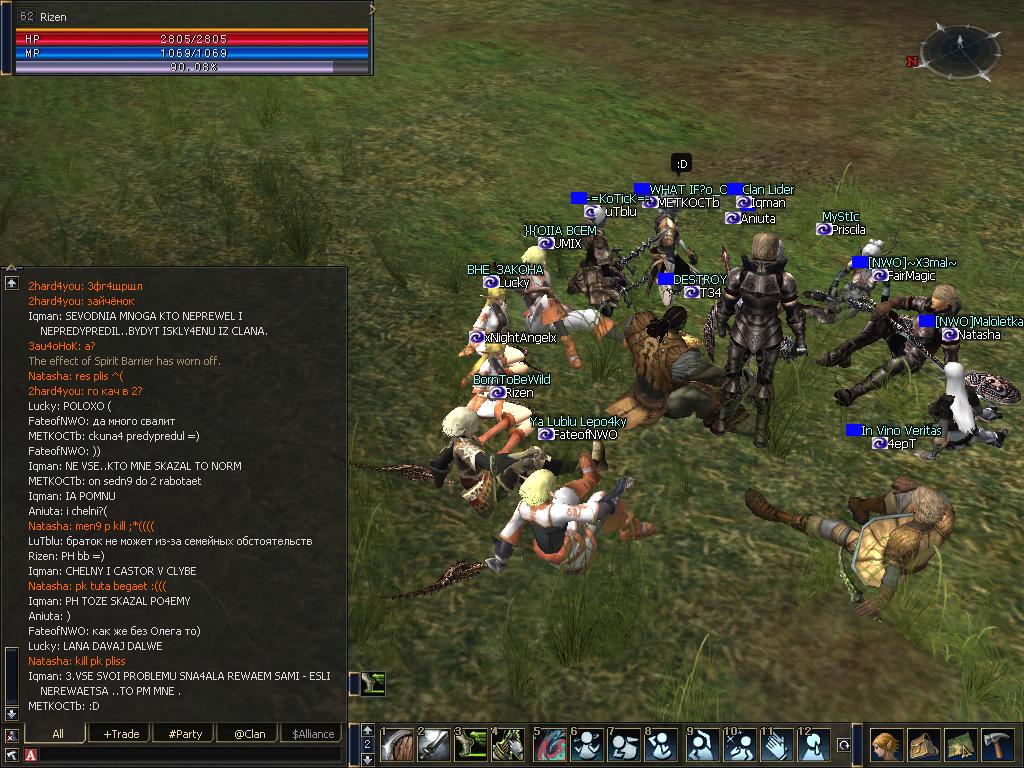Viewport: 1024px width, 768px height.
Task: Switch to the All chat tab
Action: (58, 733)
